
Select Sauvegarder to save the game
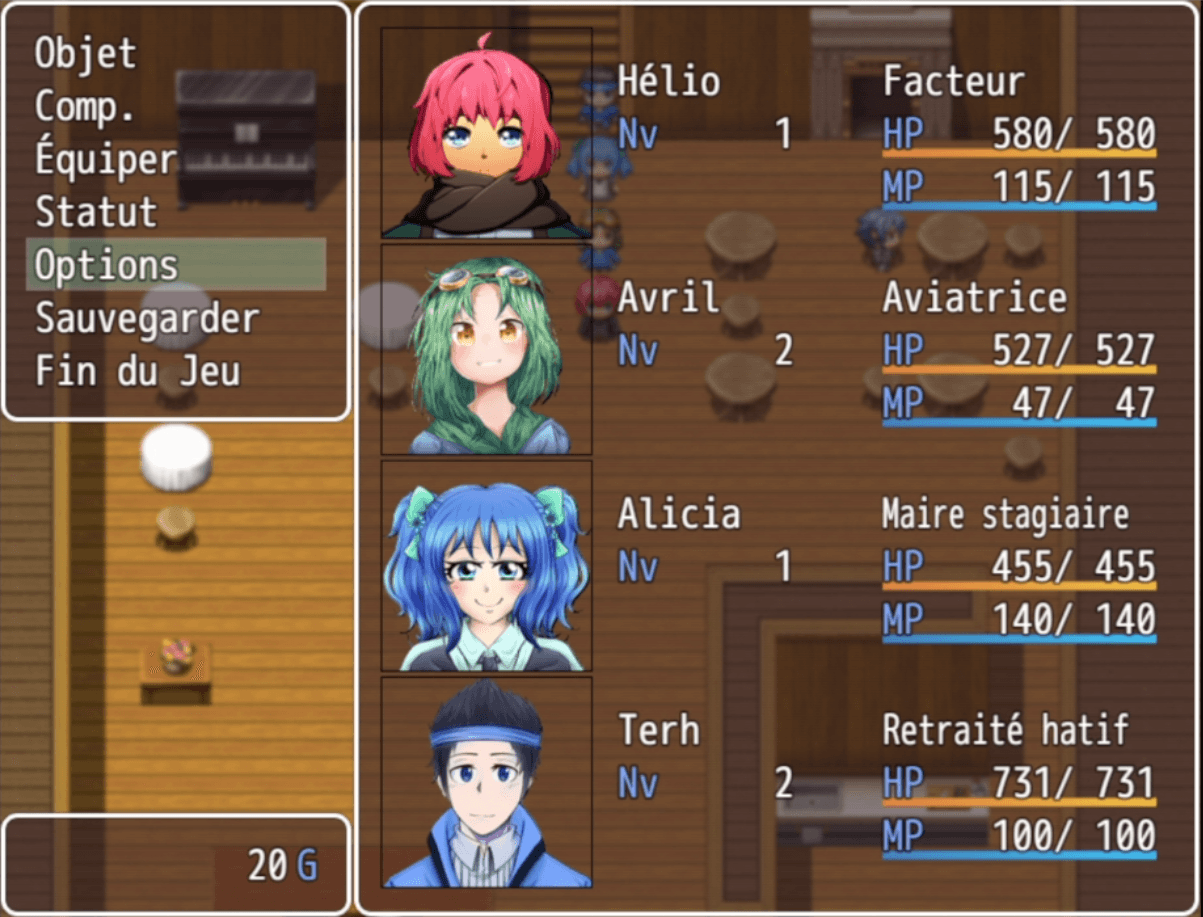point(147,318)
